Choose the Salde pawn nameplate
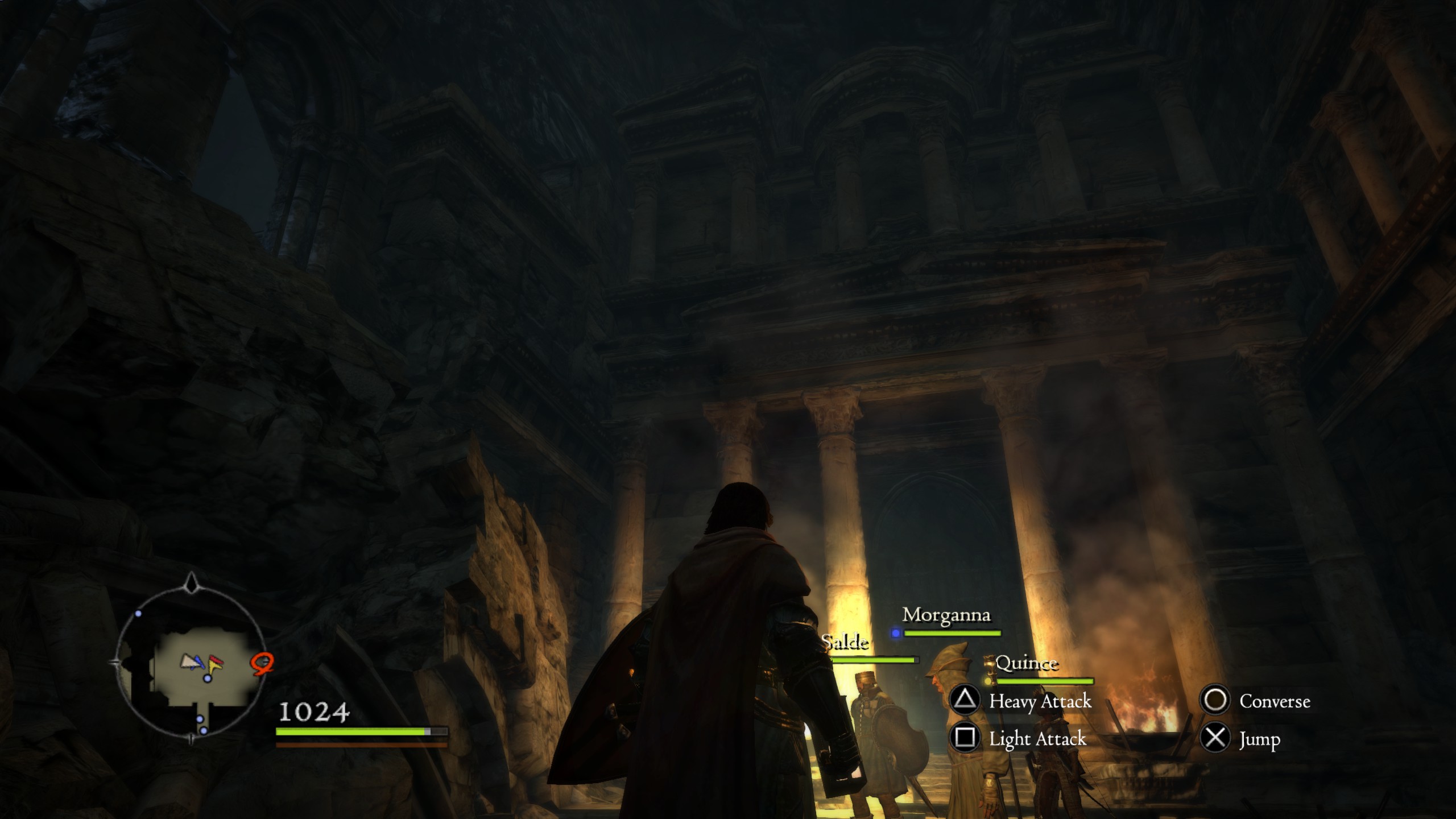Screen dimensions: 1456x819 845,643
